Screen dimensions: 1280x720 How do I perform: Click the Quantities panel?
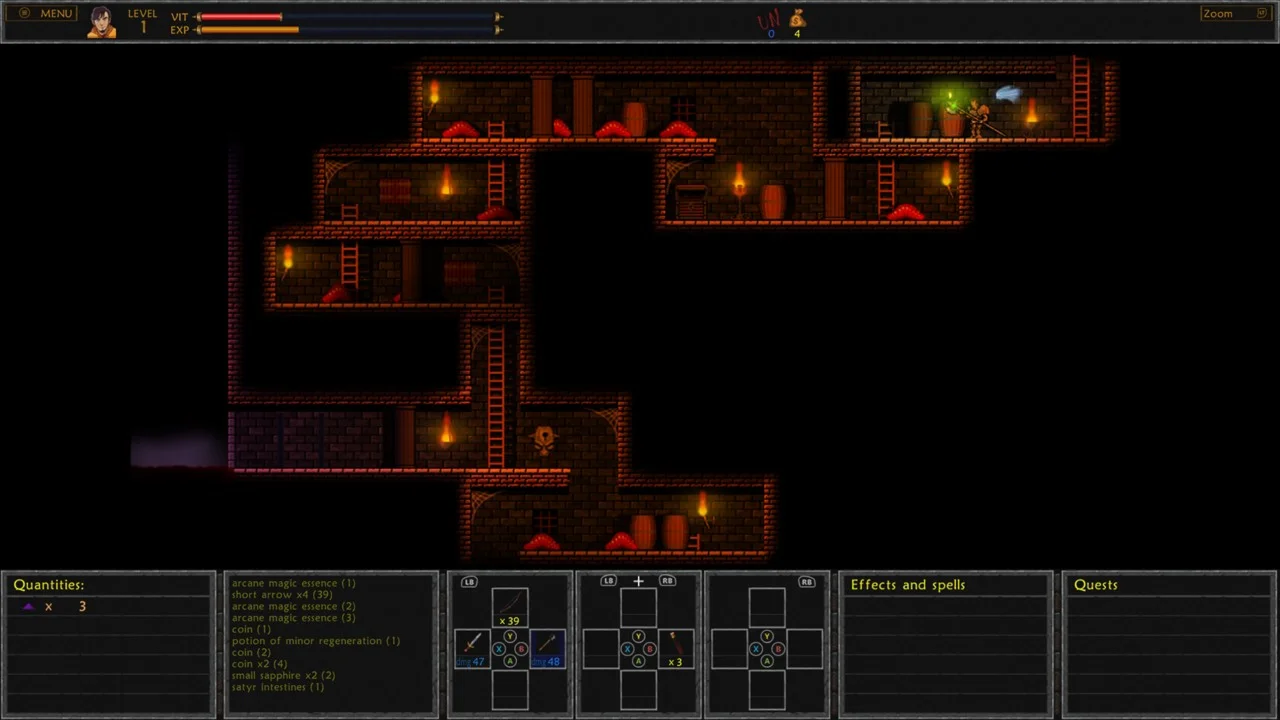(x=108, y=640)
